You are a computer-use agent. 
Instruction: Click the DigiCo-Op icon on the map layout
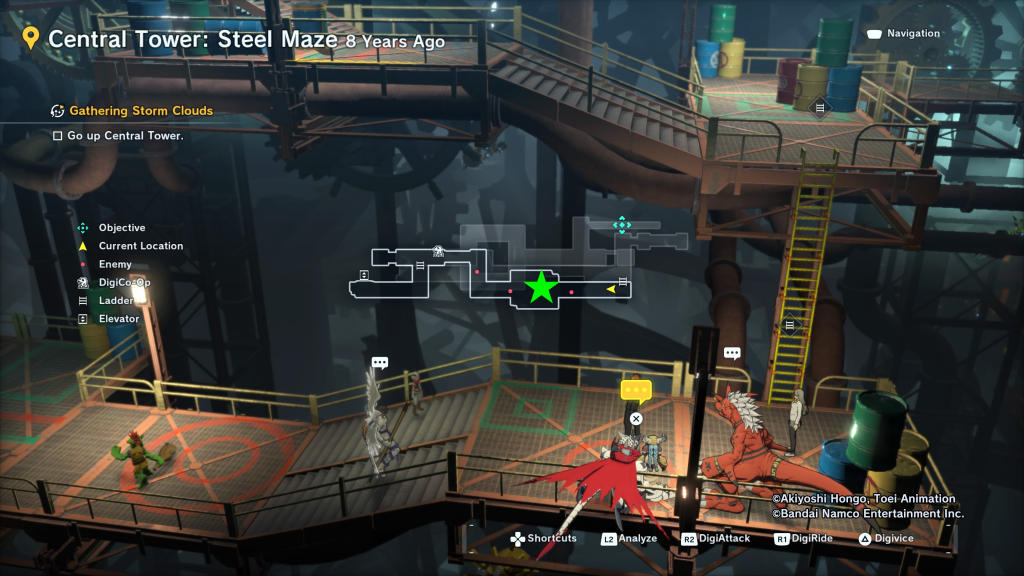point(438,251)
